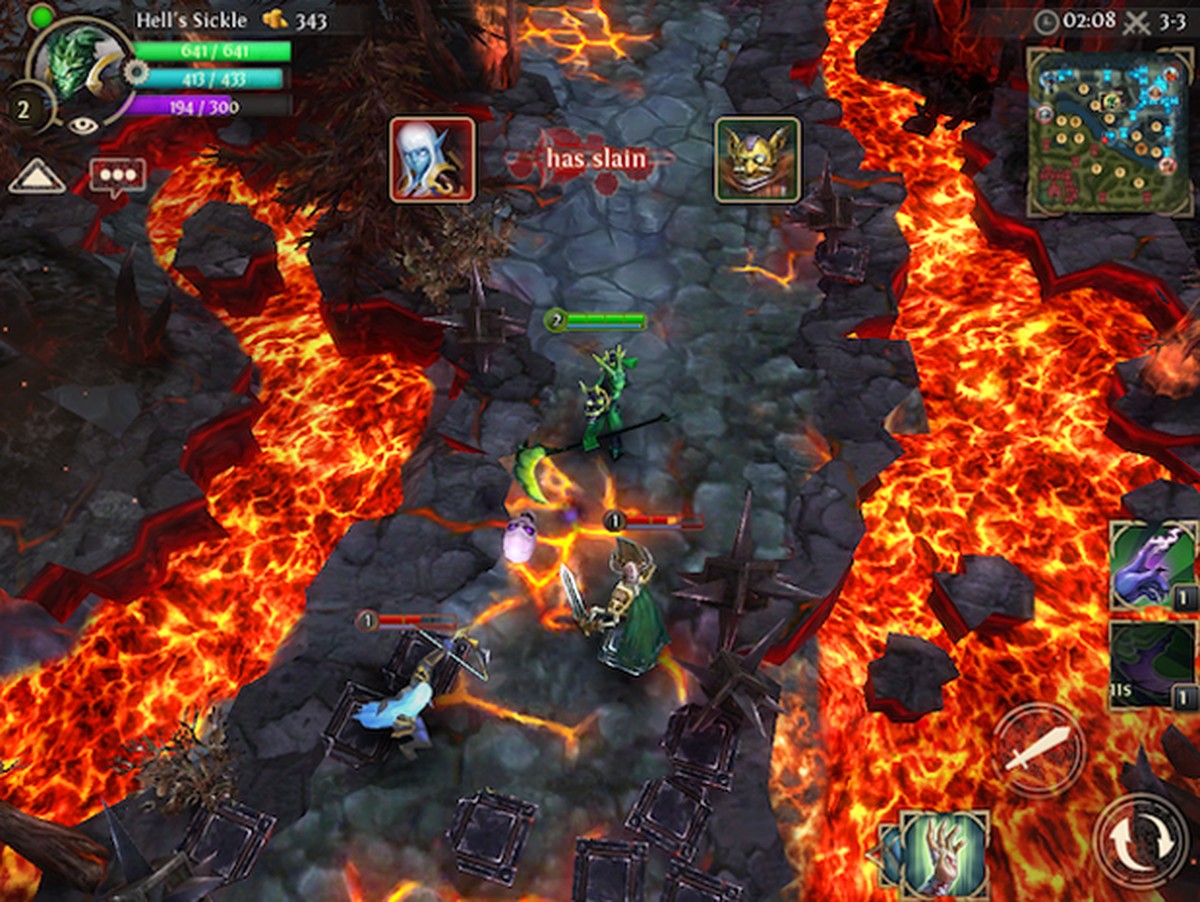Select the dark cooldown ability icon
1200x902 pixels.
(1152, 665)
